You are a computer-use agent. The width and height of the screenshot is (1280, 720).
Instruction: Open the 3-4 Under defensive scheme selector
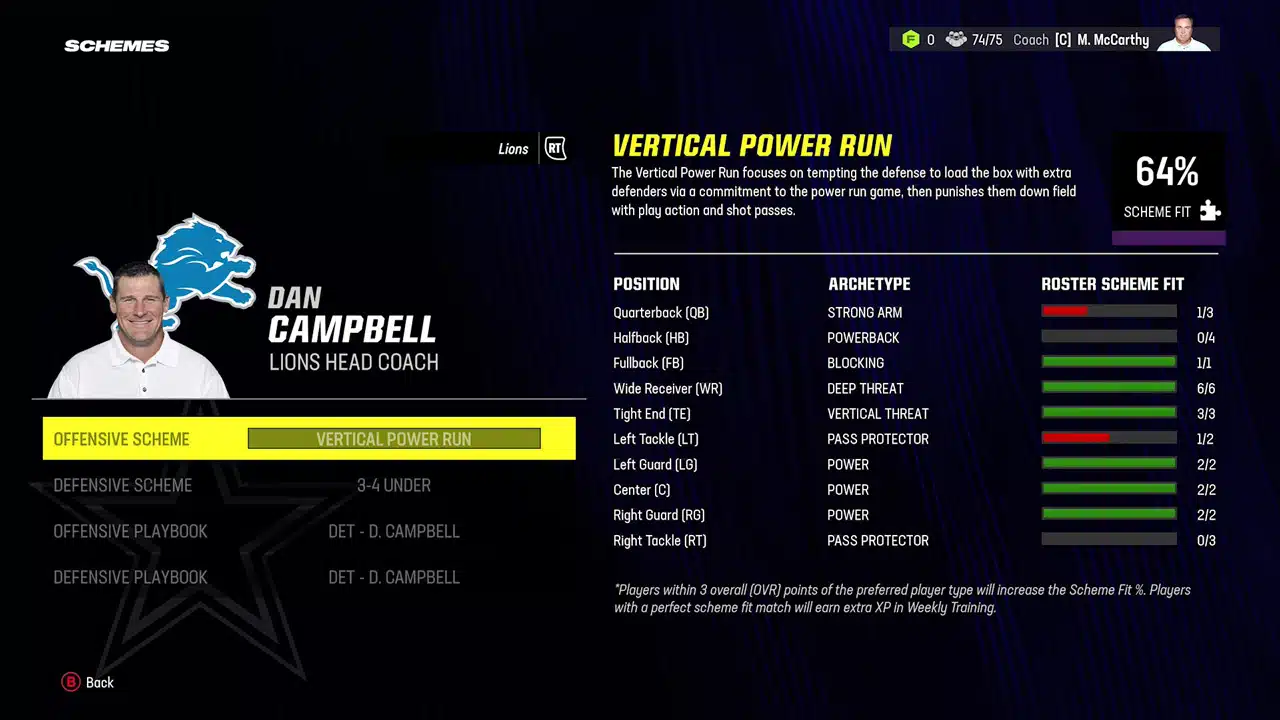393,485
